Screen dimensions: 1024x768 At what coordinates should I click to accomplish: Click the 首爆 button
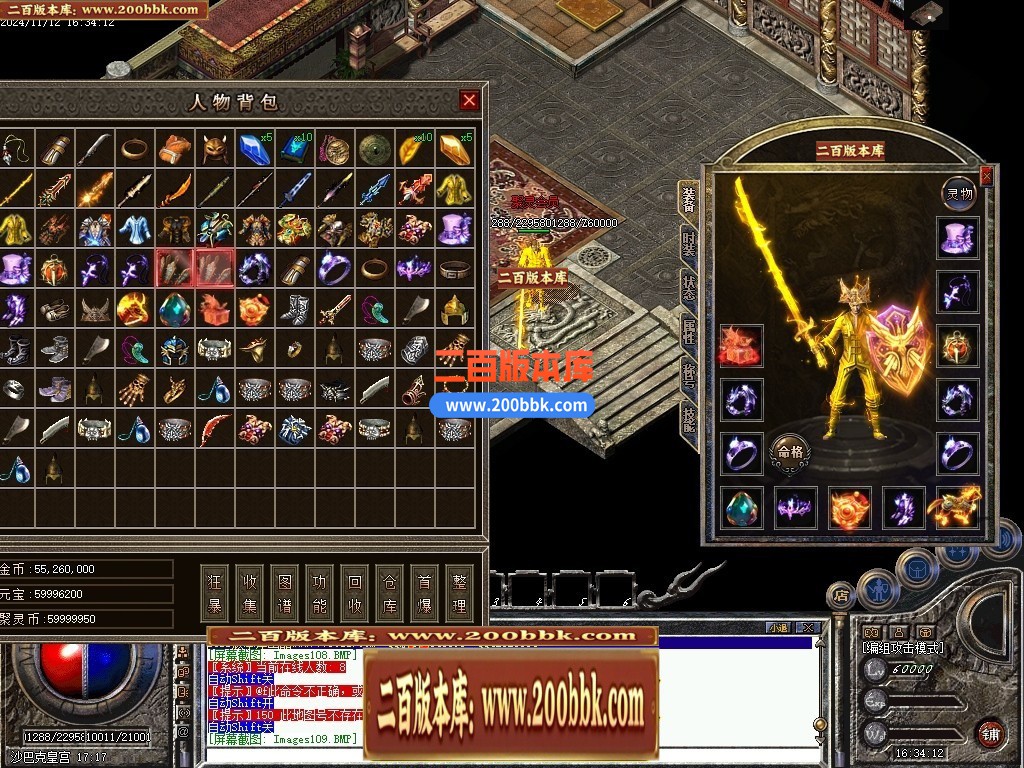(x=424, y=594)
